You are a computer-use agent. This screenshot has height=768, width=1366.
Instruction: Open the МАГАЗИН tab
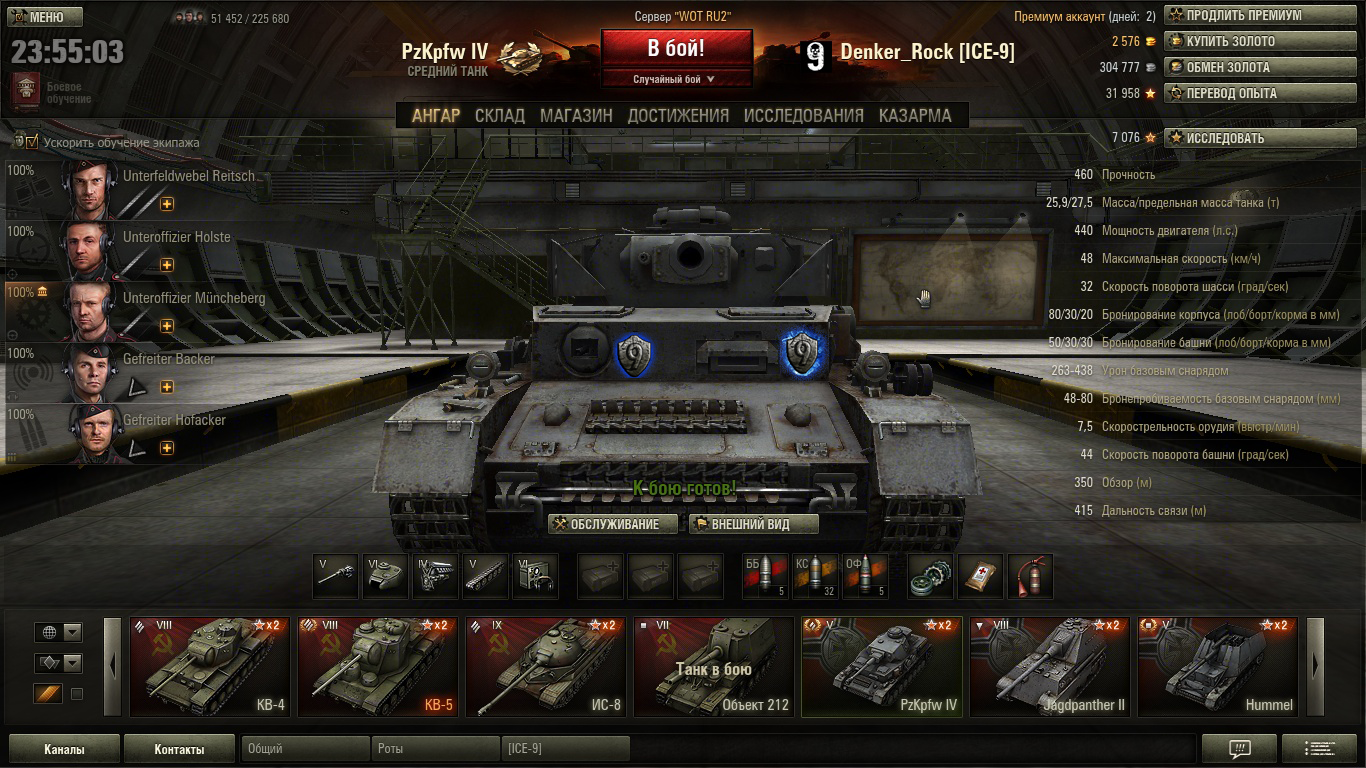tap(576, 115)
